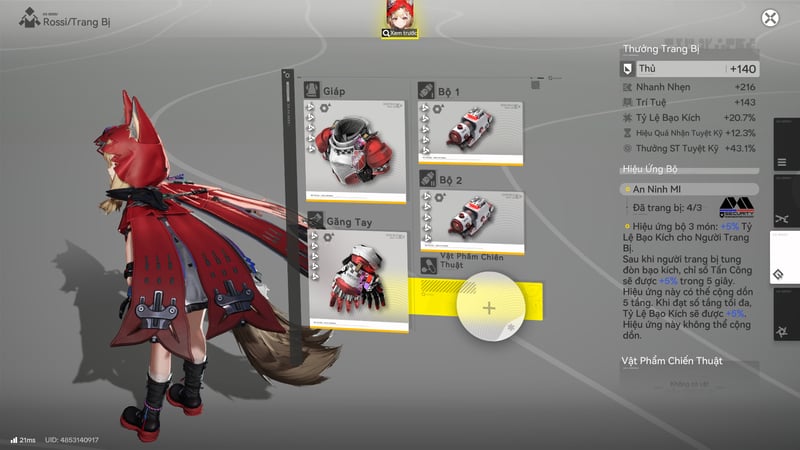
Task: Close the Rossi equipment screen
Action: [770, 18]
